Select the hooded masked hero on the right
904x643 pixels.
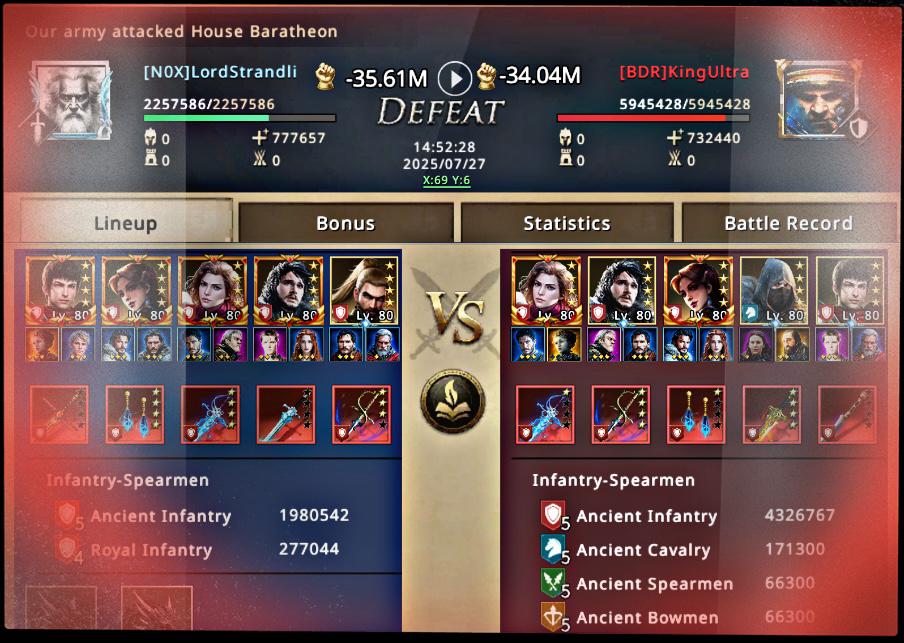click(773, 290)
